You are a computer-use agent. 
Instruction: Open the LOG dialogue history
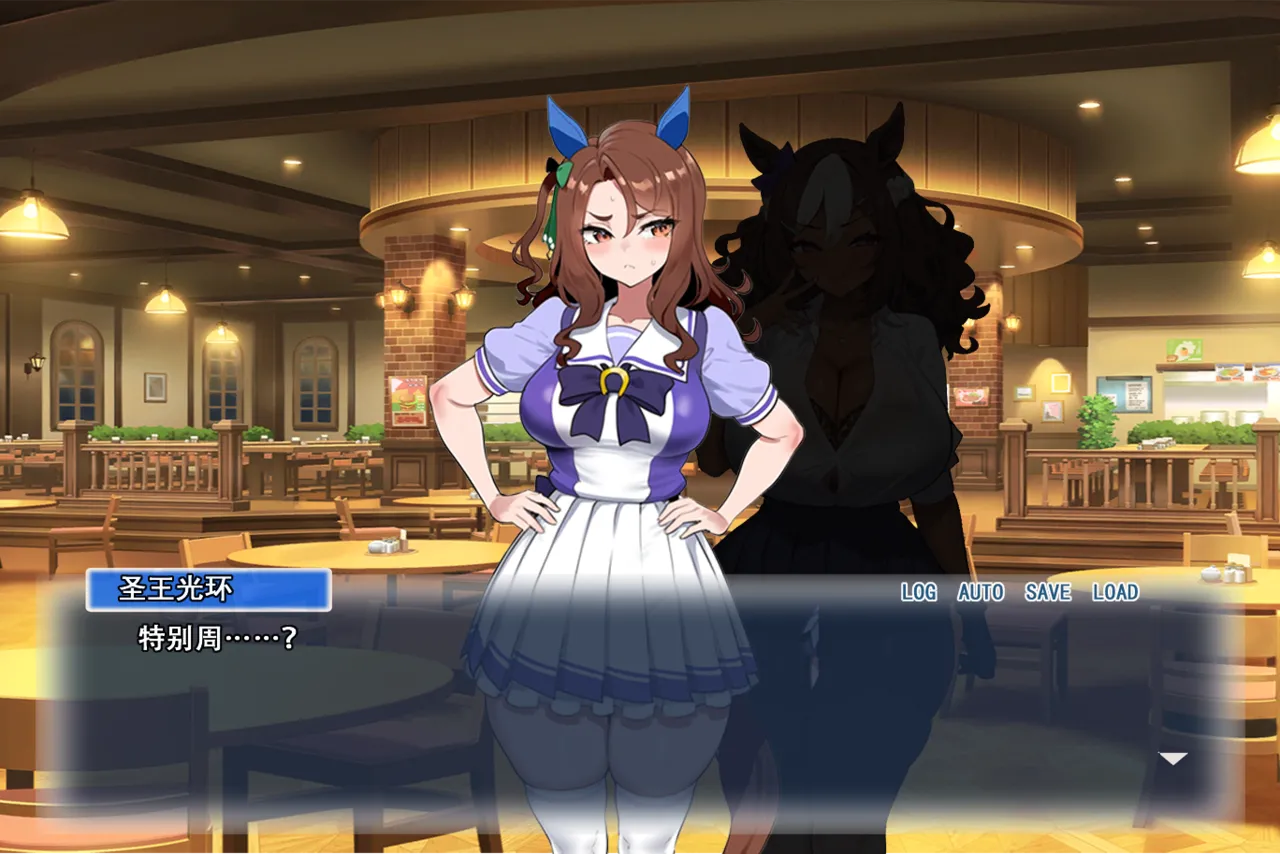[x=918, y=592]
